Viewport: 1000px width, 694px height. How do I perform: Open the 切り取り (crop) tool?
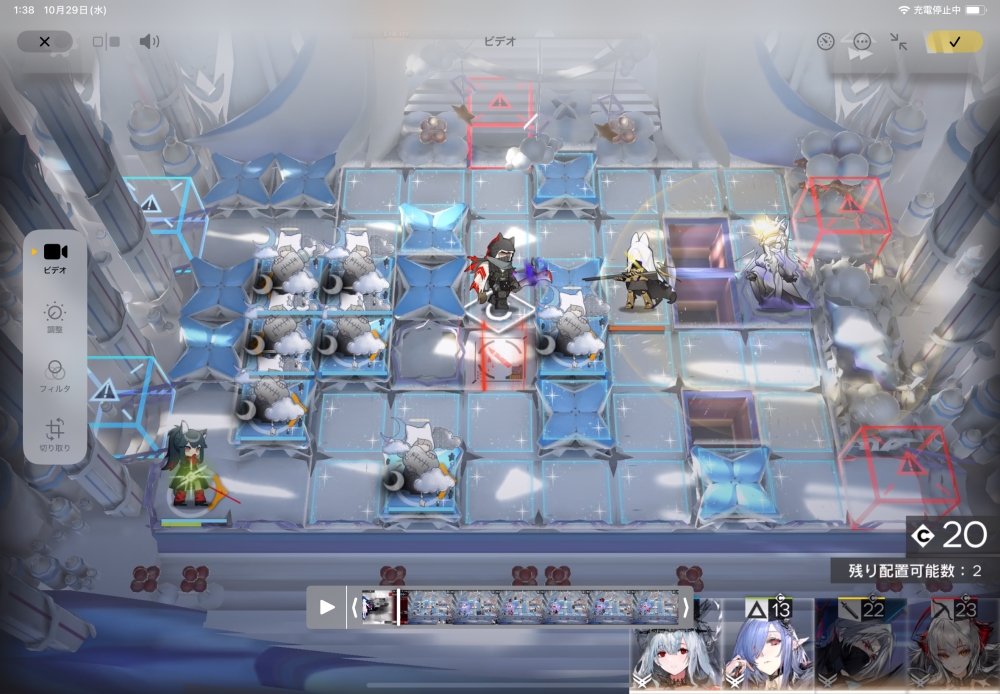pos(55,436)
